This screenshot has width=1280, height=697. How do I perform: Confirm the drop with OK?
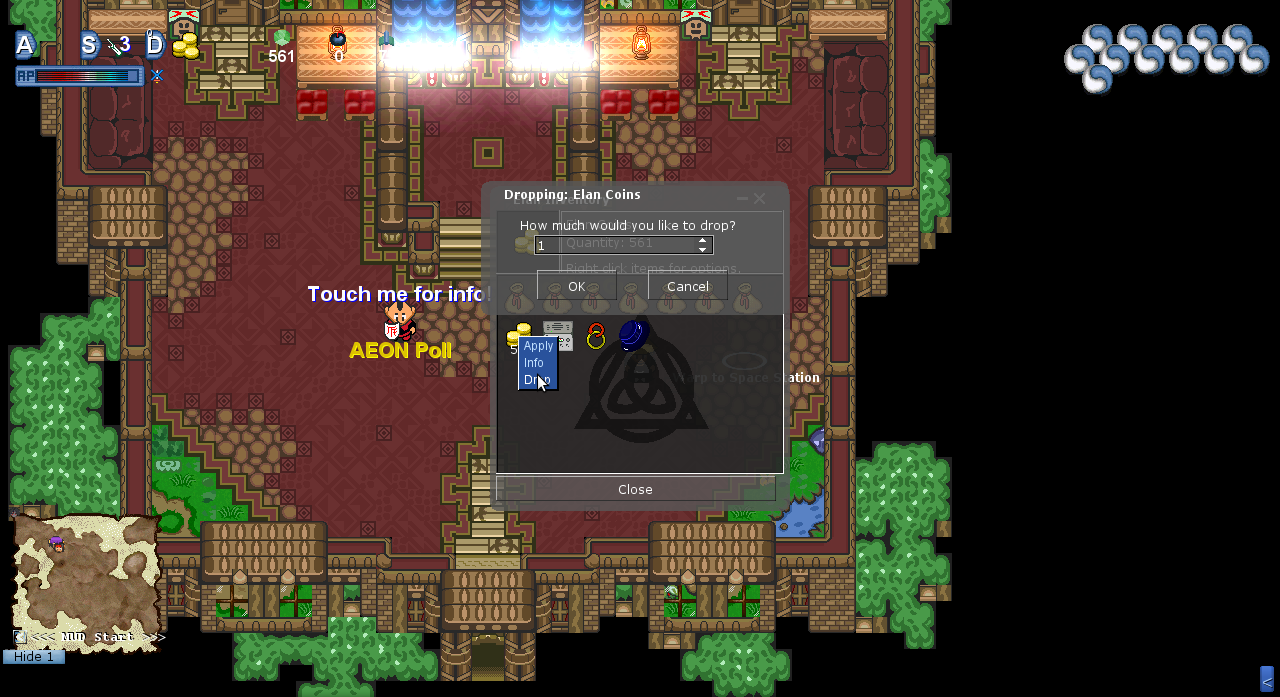(x=576, y=286)
